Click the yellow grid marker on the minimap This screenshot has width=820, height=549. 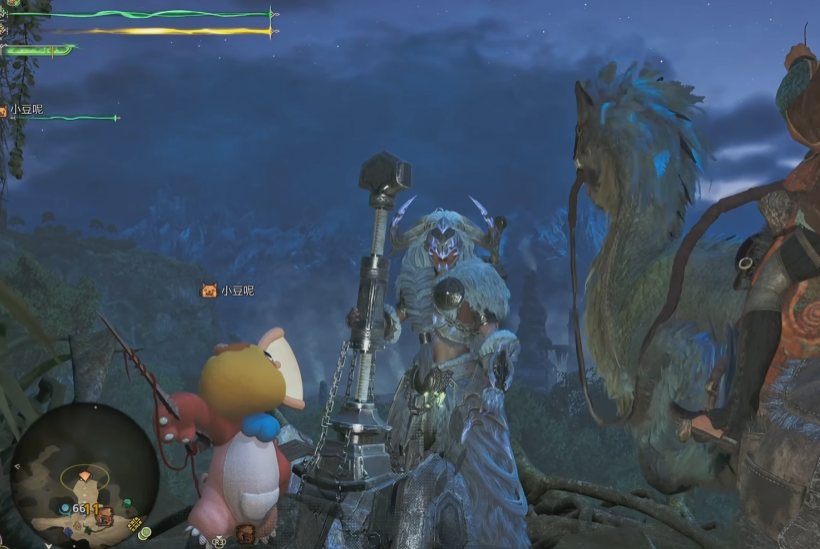pyautogui.click(x=134, y=524)
